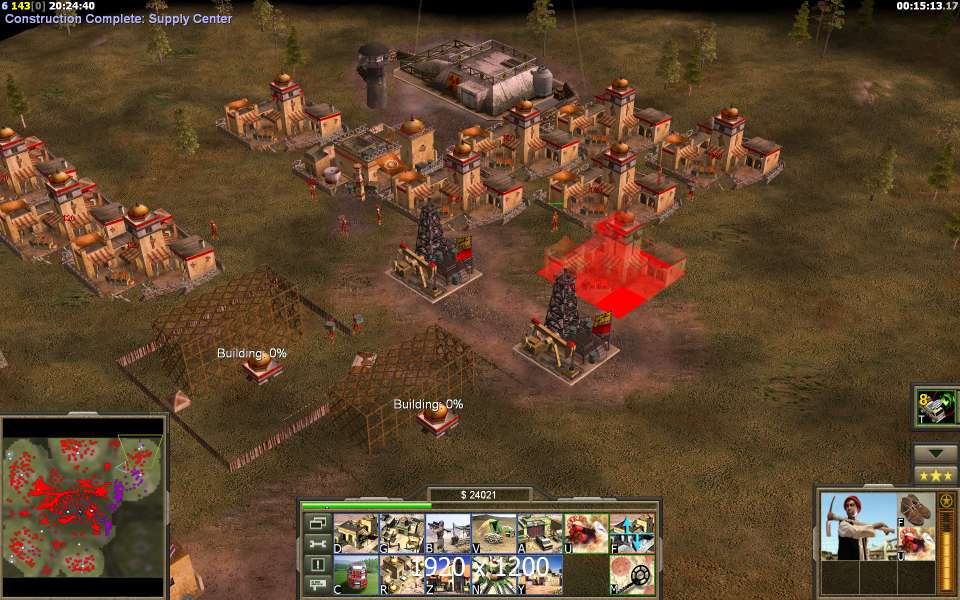Viewport: 960px width, 600px height.
Task: Click the overlapping windows button
Action: (318, 522)
